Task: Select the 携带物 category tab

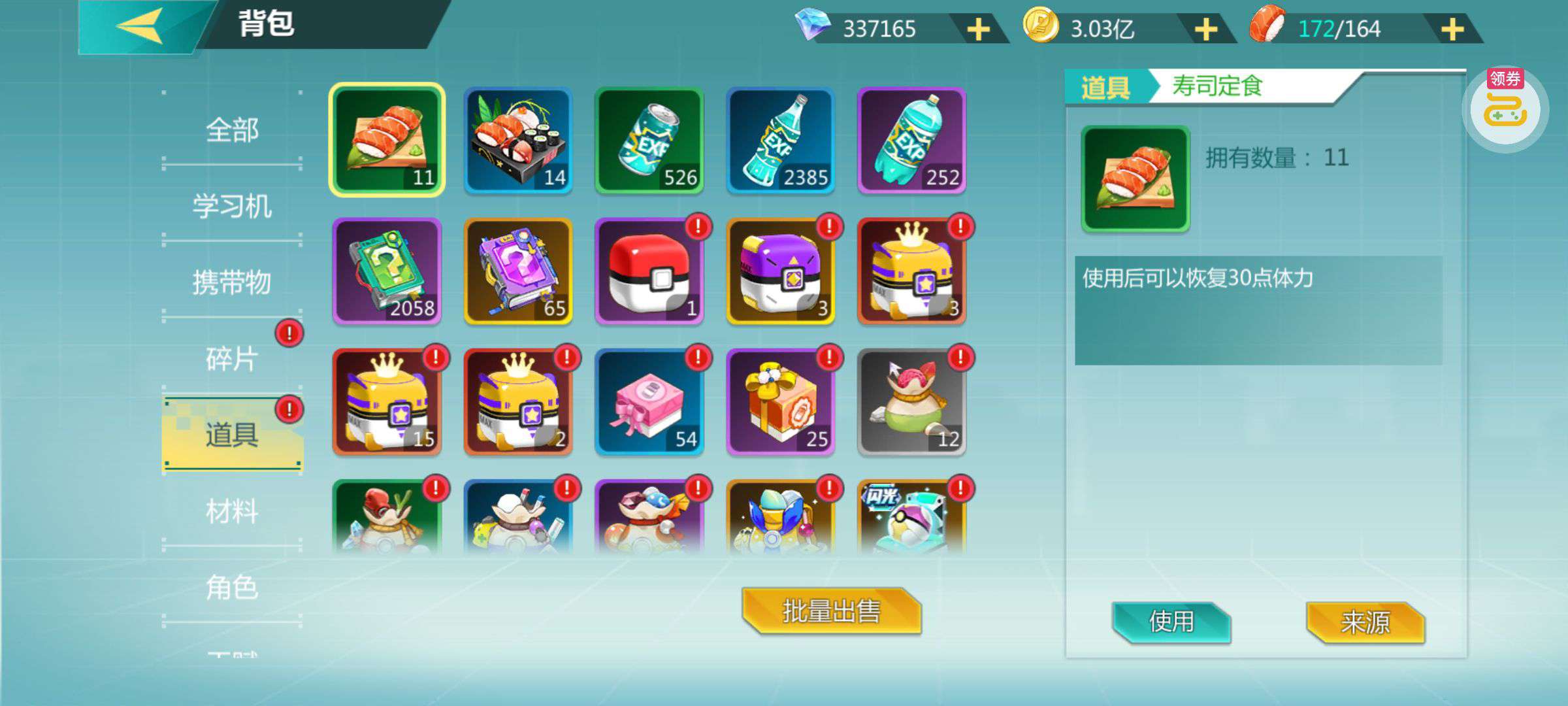Action: (x=232, y=282)
